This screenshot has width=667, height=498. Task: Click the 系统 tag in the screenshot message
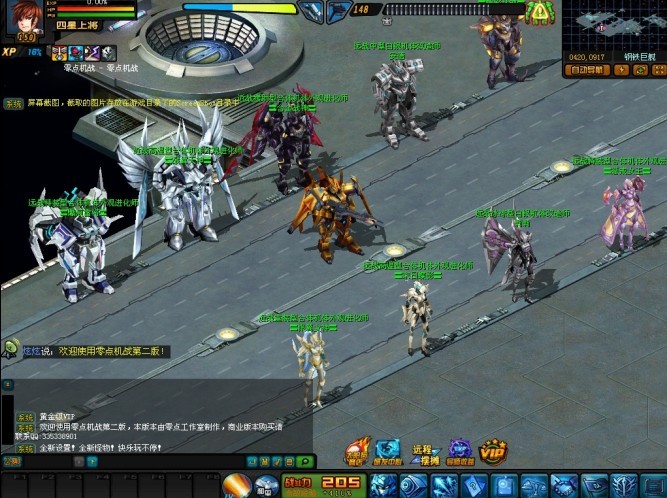click(12, 103)
